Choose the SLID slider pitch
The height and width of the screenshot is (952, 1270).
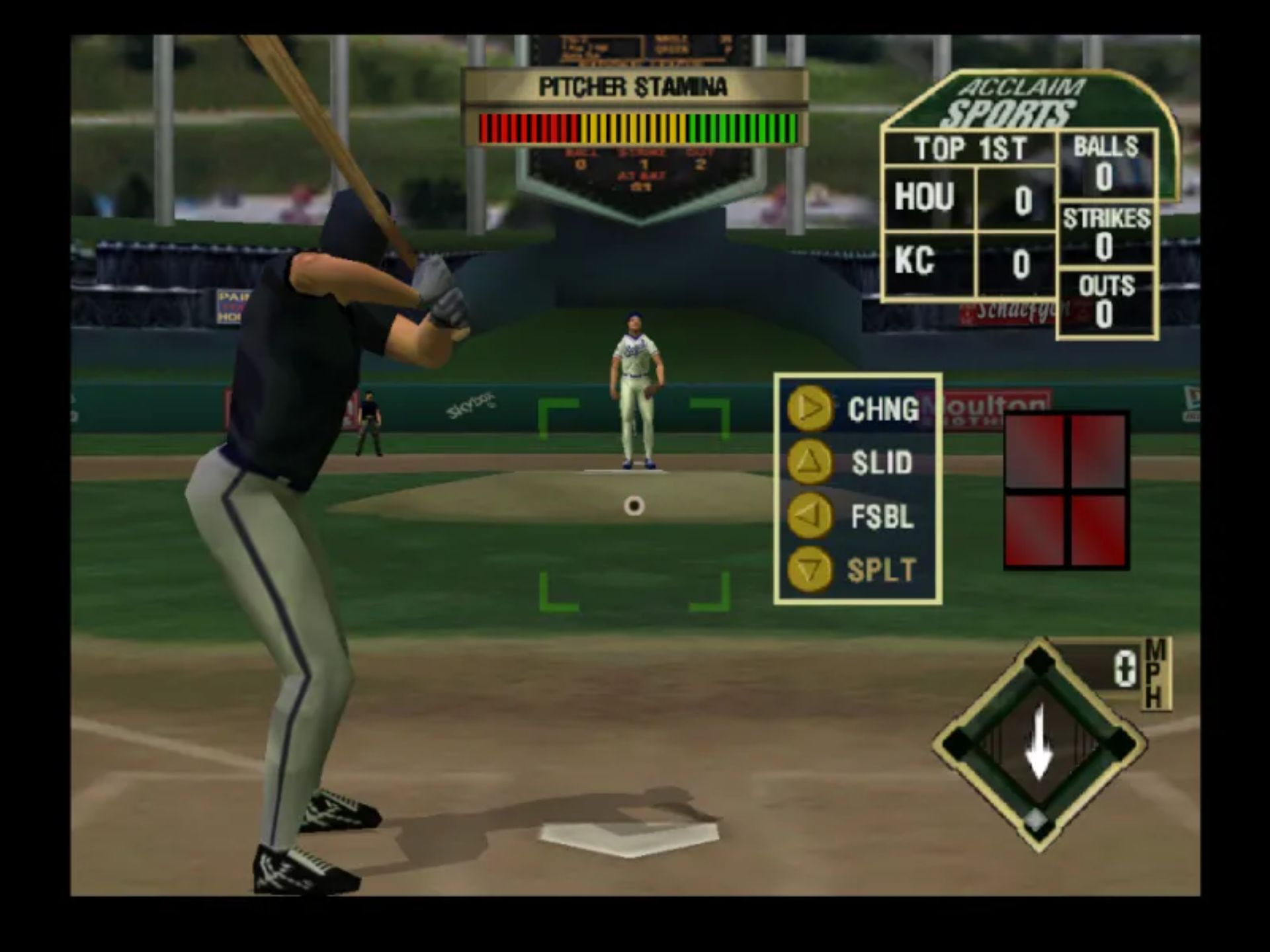pos(857,462)
